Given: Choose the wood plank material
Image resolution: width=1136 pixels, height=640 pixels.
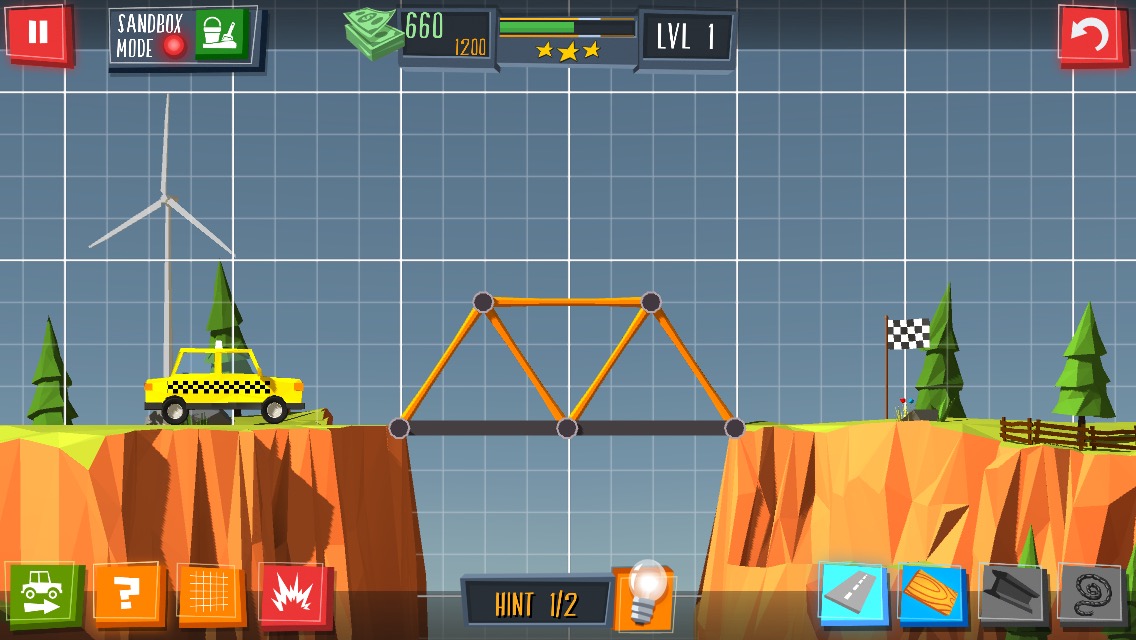Looking at the screenshot, I should click(932, 594).
